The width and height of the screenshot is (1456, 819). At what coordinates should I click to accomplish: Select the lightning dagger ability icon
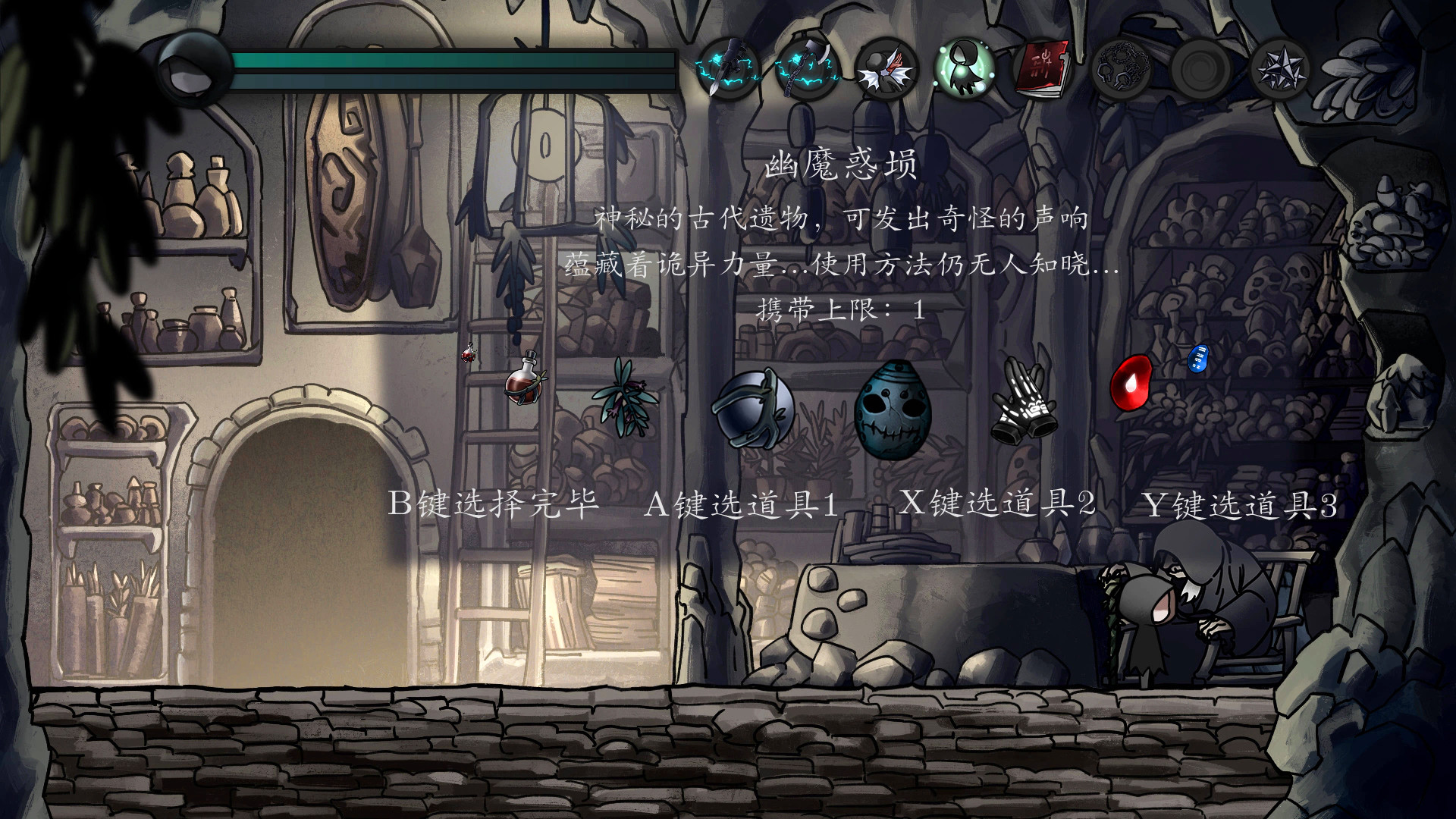click(x=730, y=68)
